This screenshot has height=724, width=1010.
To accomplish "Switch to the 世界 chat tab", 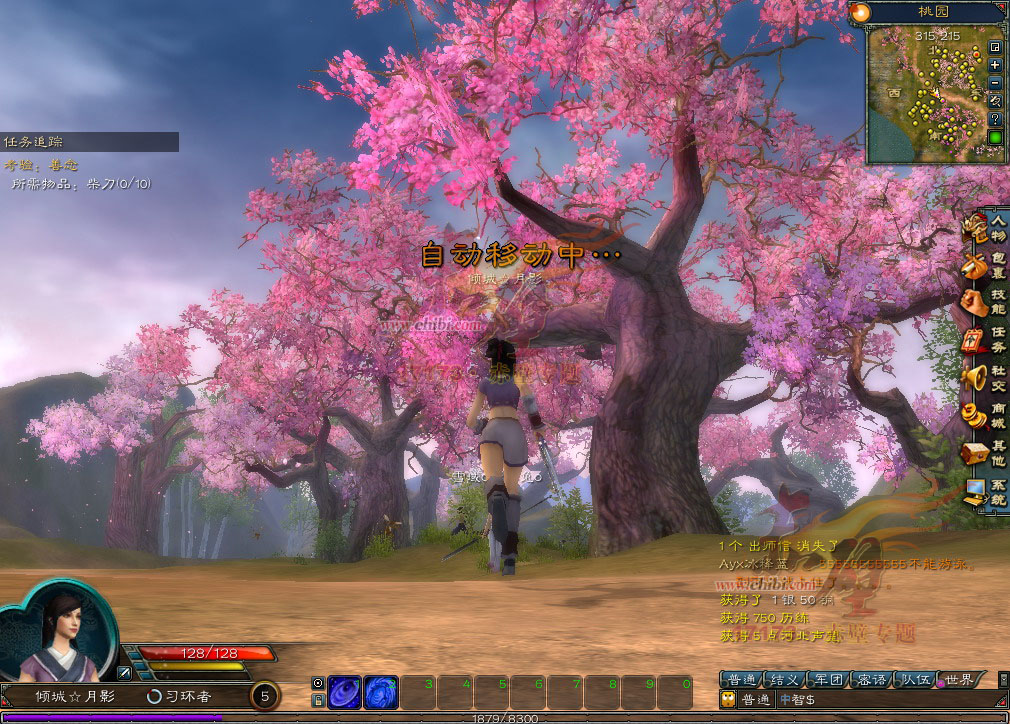I will [x=958, y=680].
